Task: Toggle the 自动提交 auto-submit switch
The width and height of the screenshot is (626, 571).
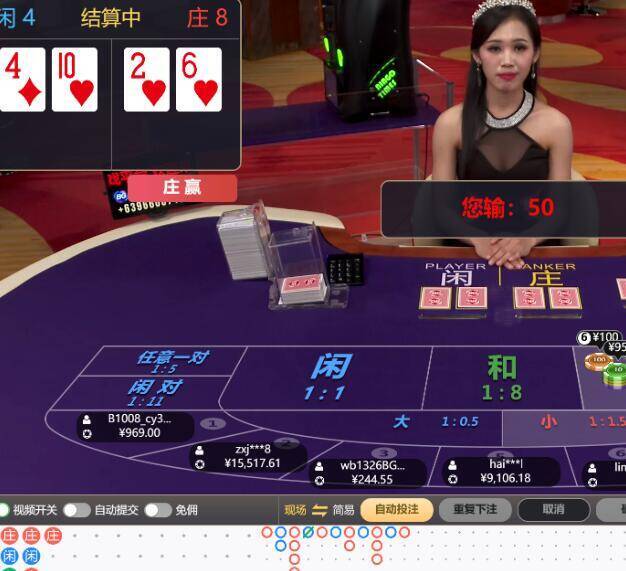Action: click(x=76, y=510)
